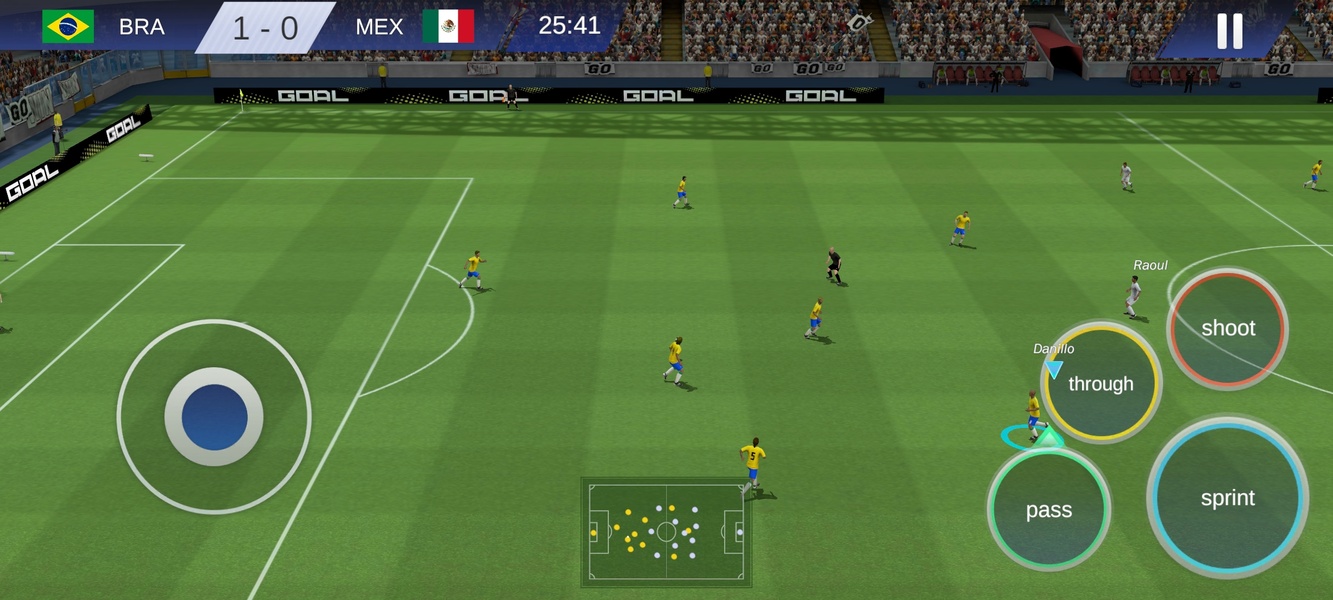Pause the match with the pause button

[x=1229, y=31]
